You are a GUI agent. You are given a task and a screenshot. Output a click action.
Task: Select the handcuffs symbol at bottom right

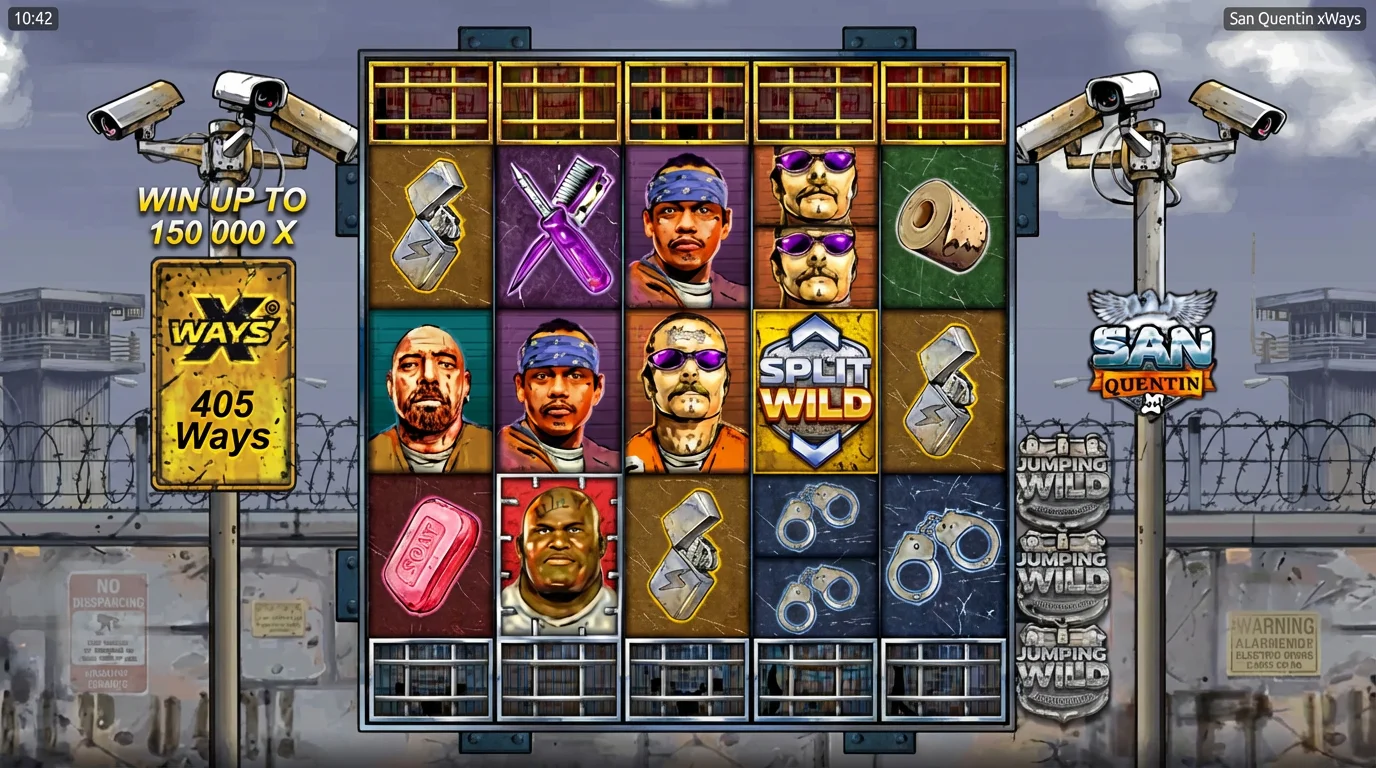coord(943,555)
